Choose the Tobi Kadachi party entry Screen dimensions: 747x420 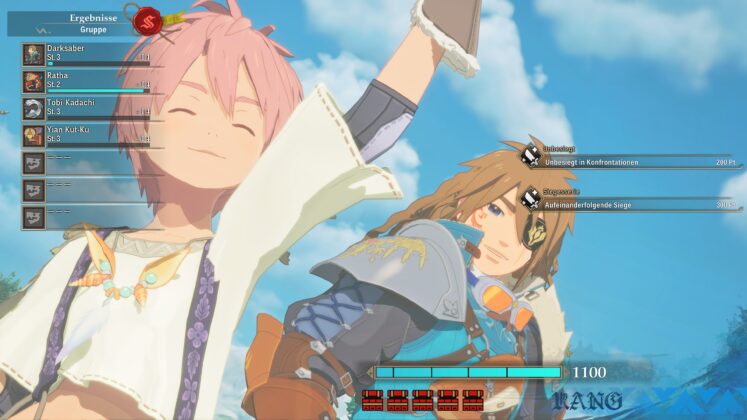[x=85, y=107]
